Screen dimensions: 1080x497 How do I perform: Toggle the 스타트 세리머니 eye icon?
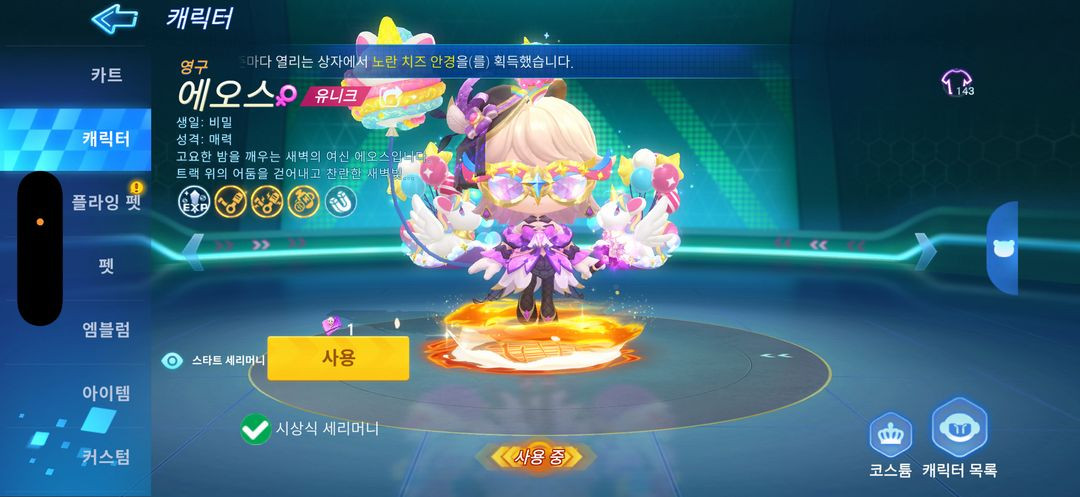173,361
